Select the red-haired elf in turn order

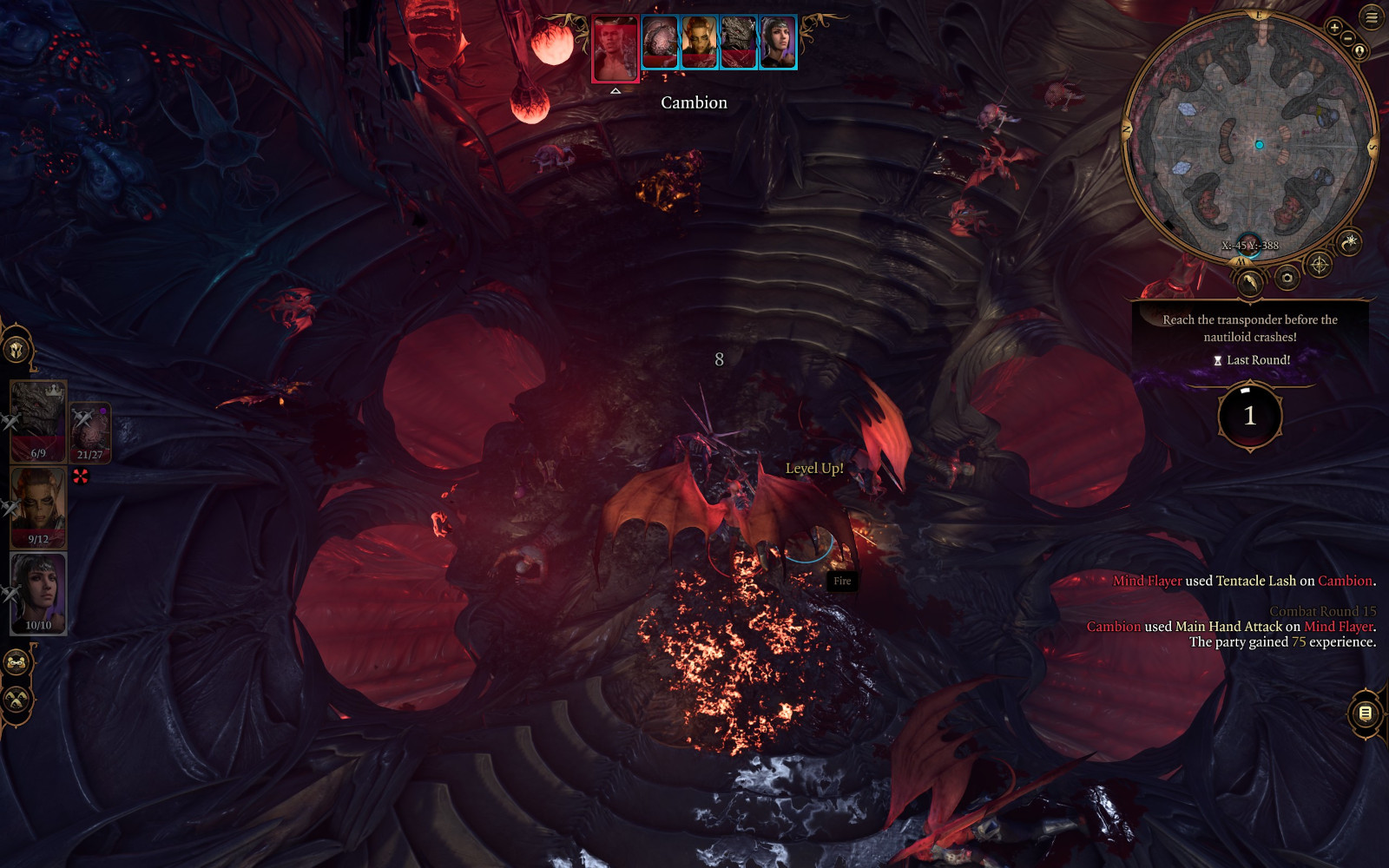[700, 43]
